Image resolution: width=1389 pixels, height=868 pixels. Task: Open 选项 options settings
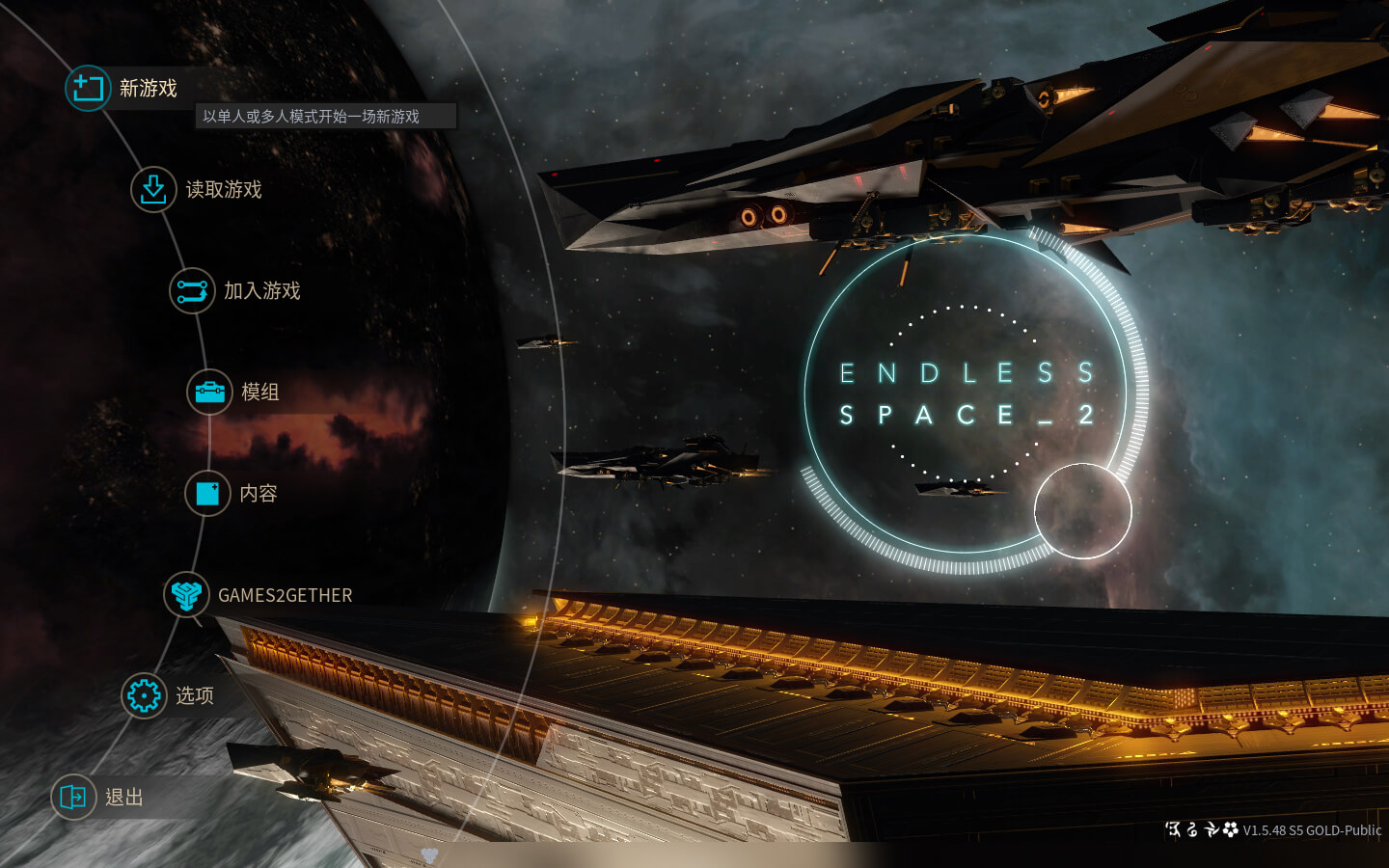pos(193,695)
